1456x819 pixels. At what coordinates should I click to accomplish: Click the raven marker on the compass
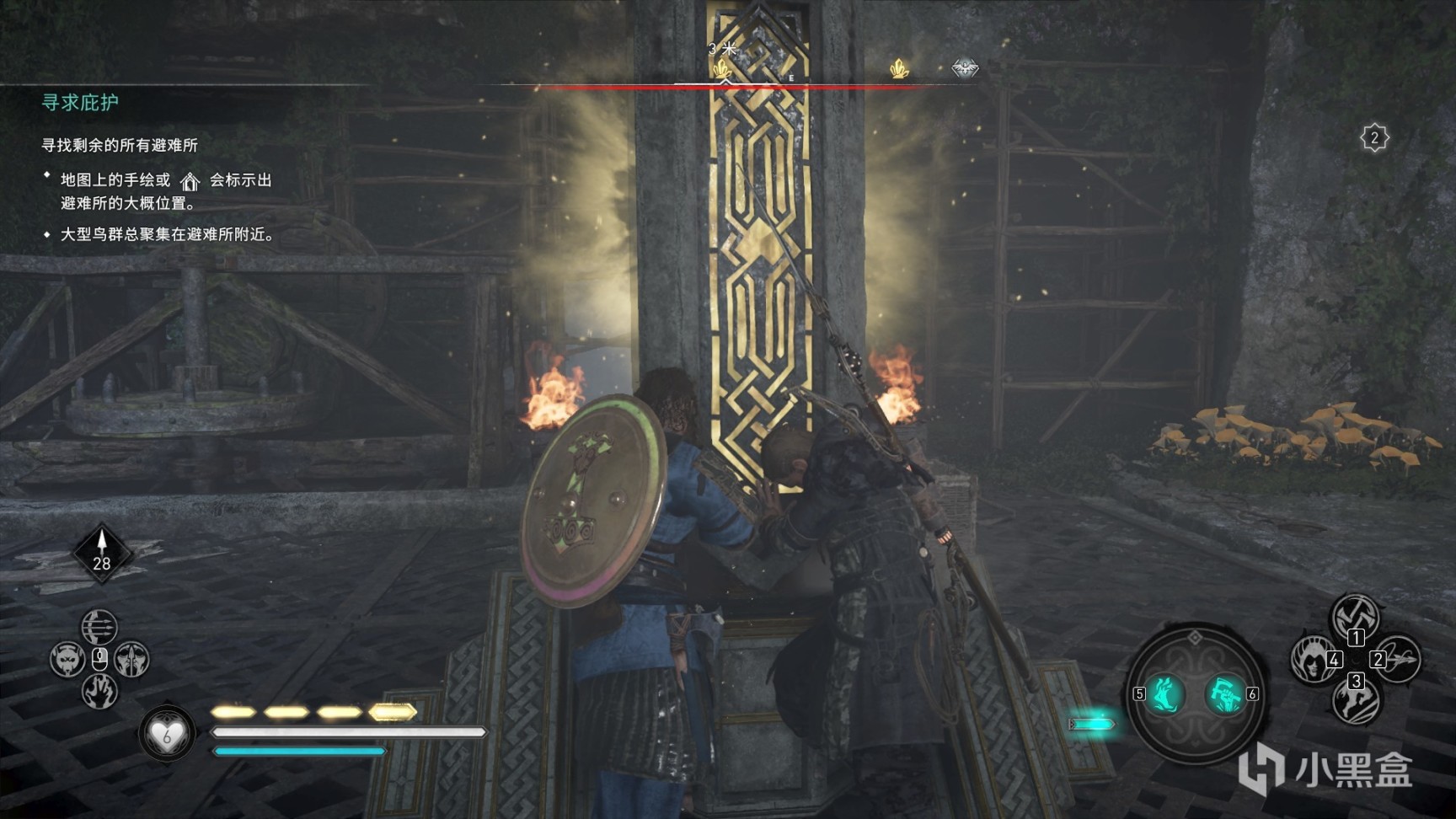pyautogui.click(x=965, y=68)
